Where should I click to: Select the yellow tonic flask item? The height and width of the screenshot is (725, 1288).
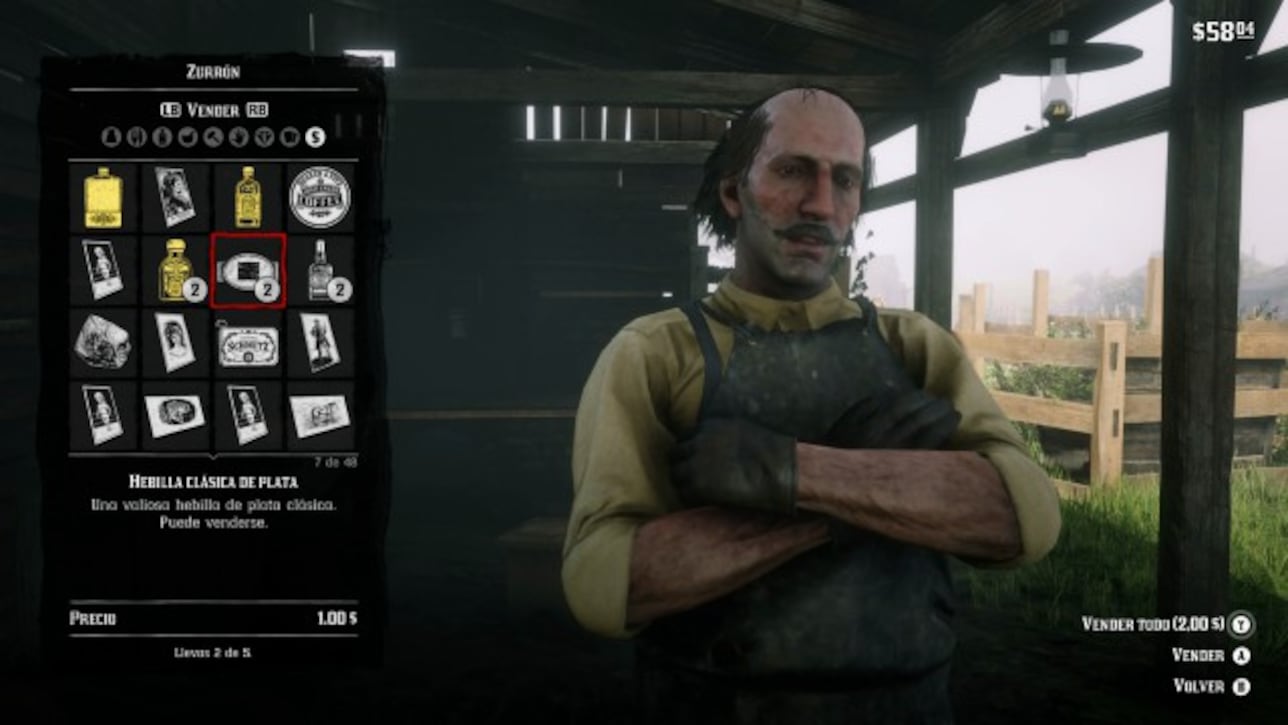click(x=100, y=197)
